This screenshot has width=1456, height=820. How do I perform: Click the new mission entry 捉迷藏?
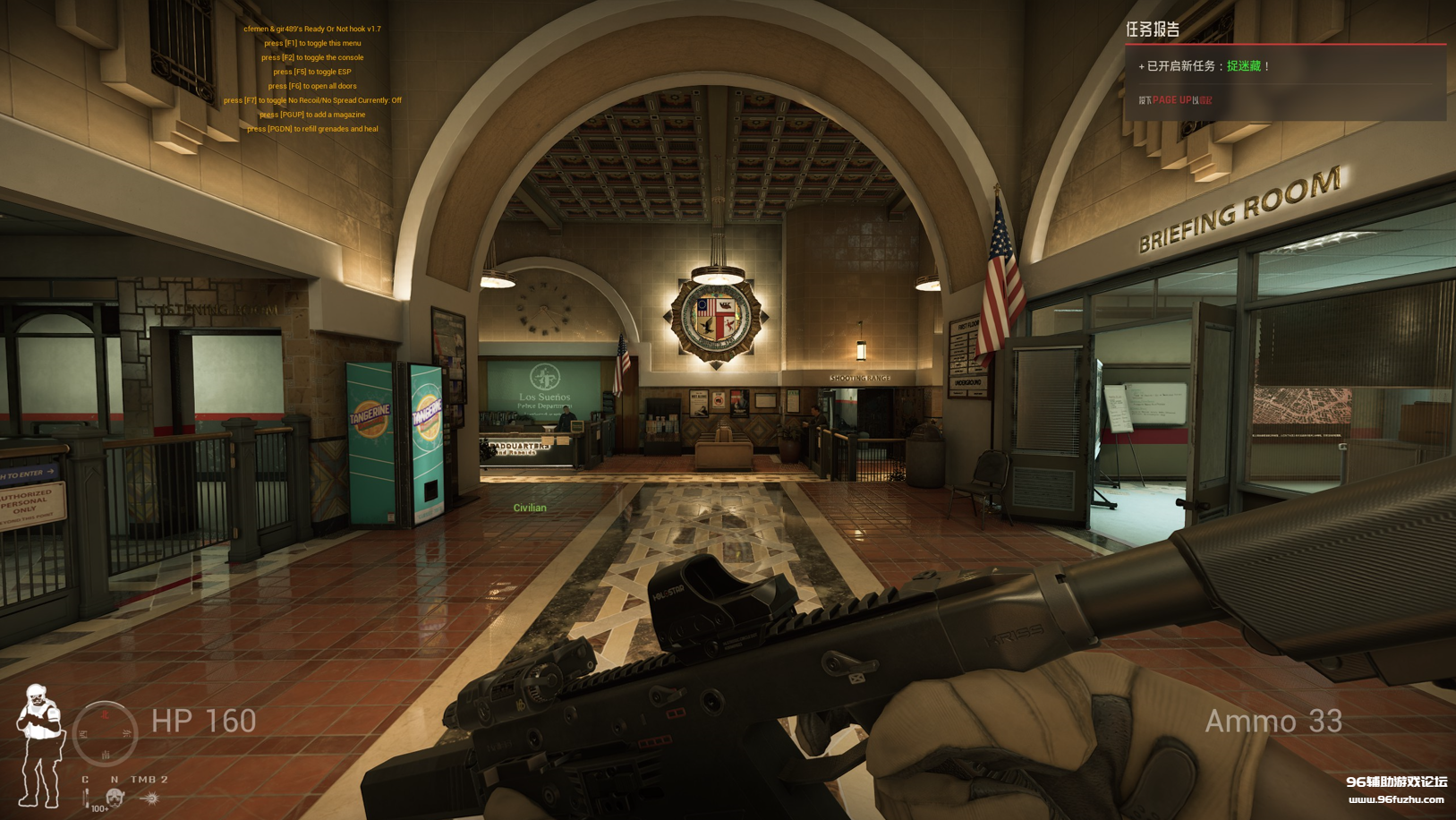pos(1243,66)
